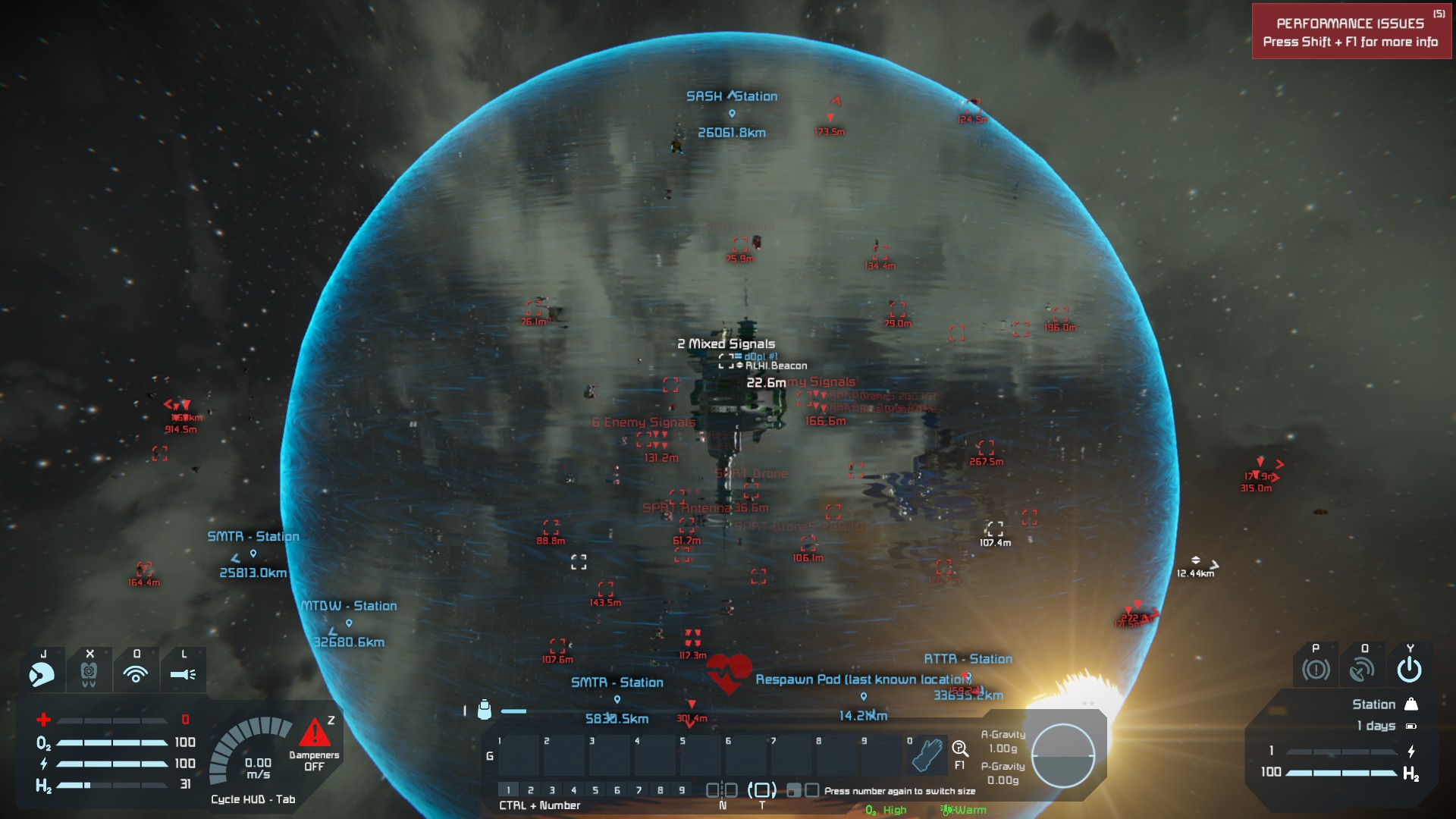Viewport: 1456px width, 819px height.
Task: Toggle the flashlight icon
Action: click(x=183, y=673)
